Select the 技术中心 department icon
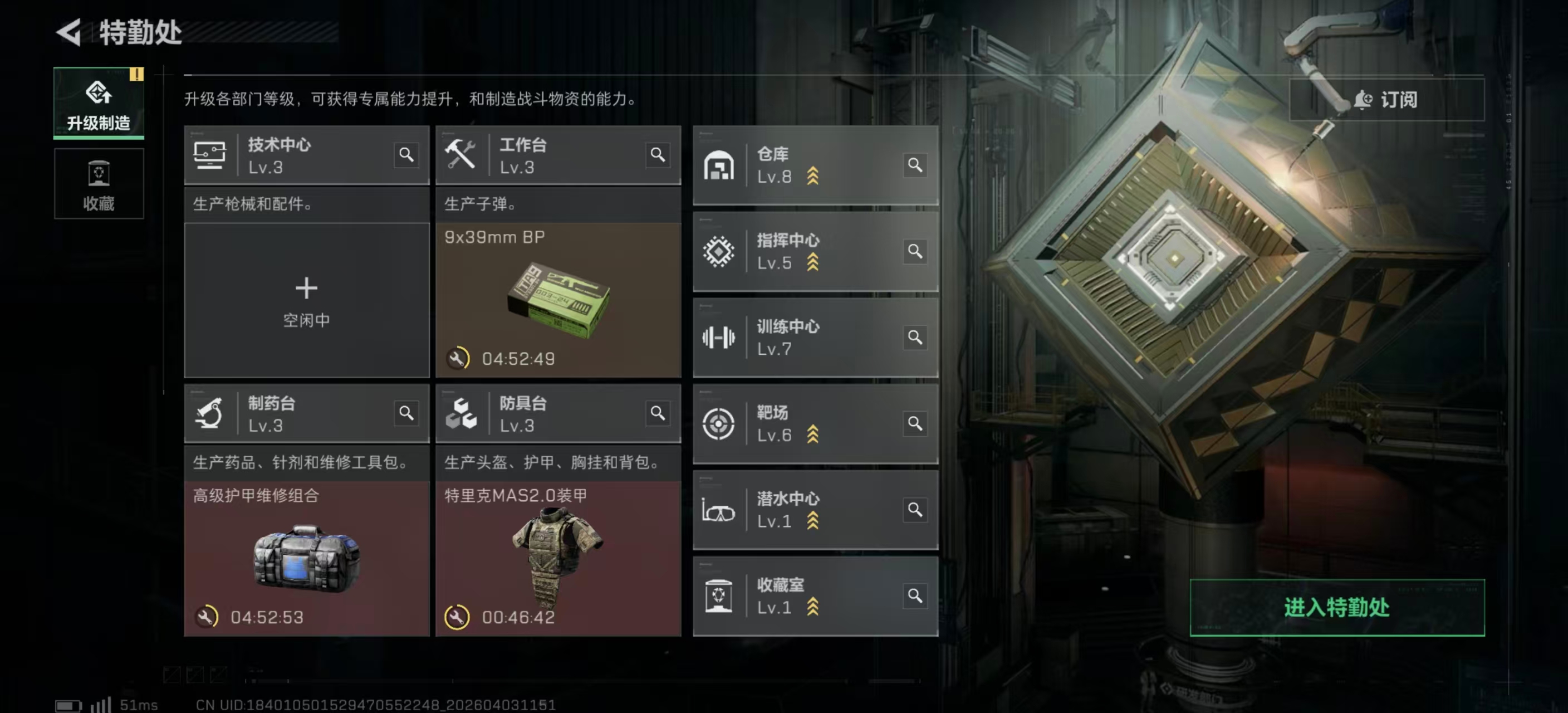1568x713 pixels. 210,155
